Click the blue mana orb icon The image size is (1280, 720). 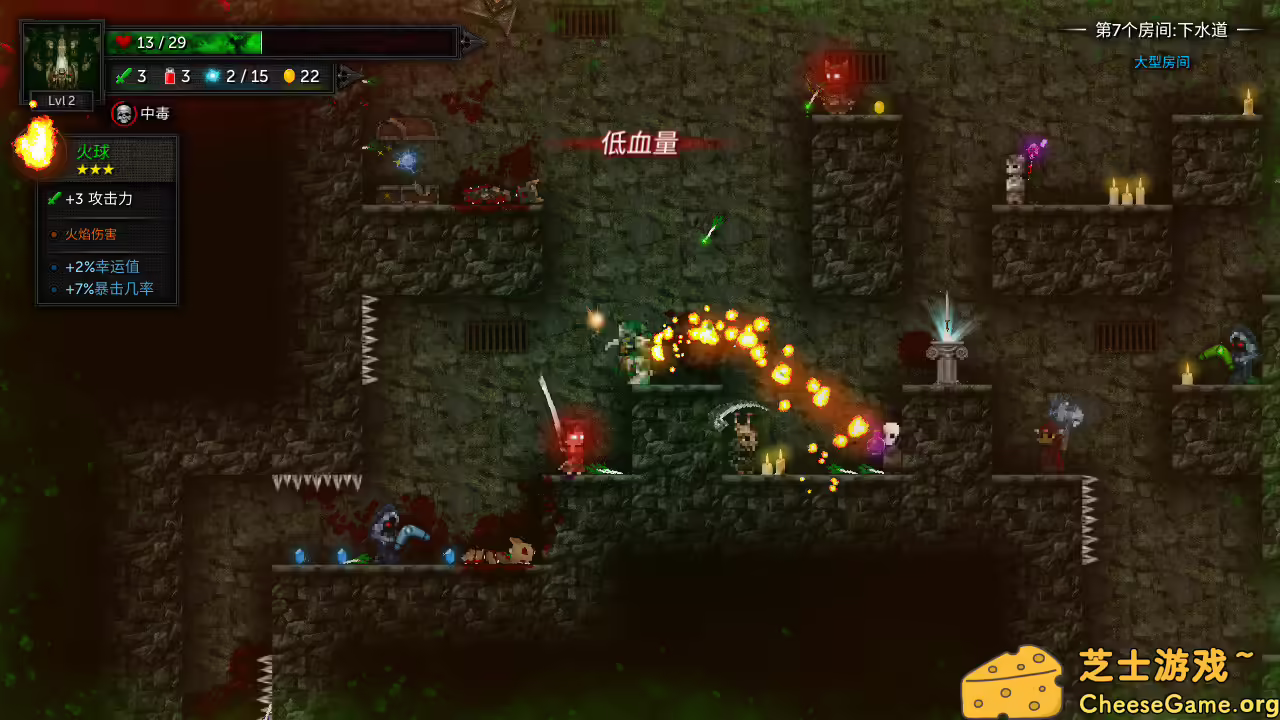coord(211,76)
